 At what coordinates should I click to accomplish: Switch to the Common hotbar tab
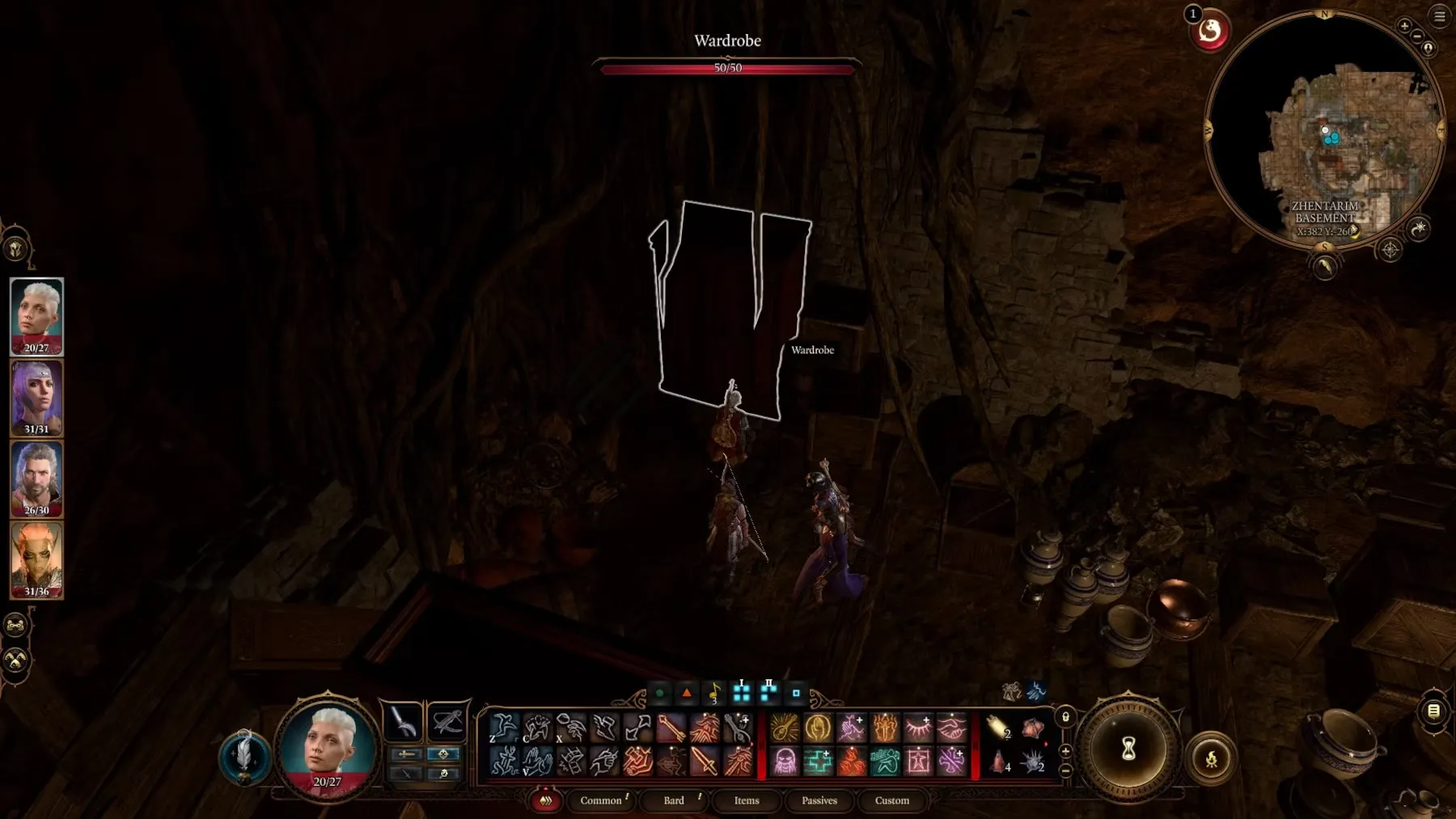[x=601, y=800]
